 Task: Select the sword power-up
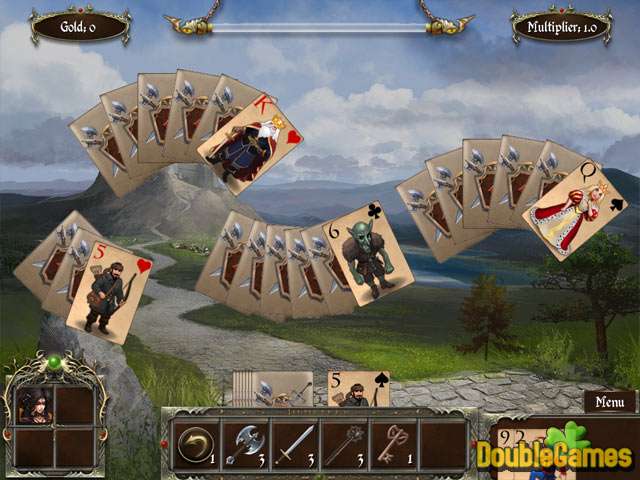coord(293,444)
